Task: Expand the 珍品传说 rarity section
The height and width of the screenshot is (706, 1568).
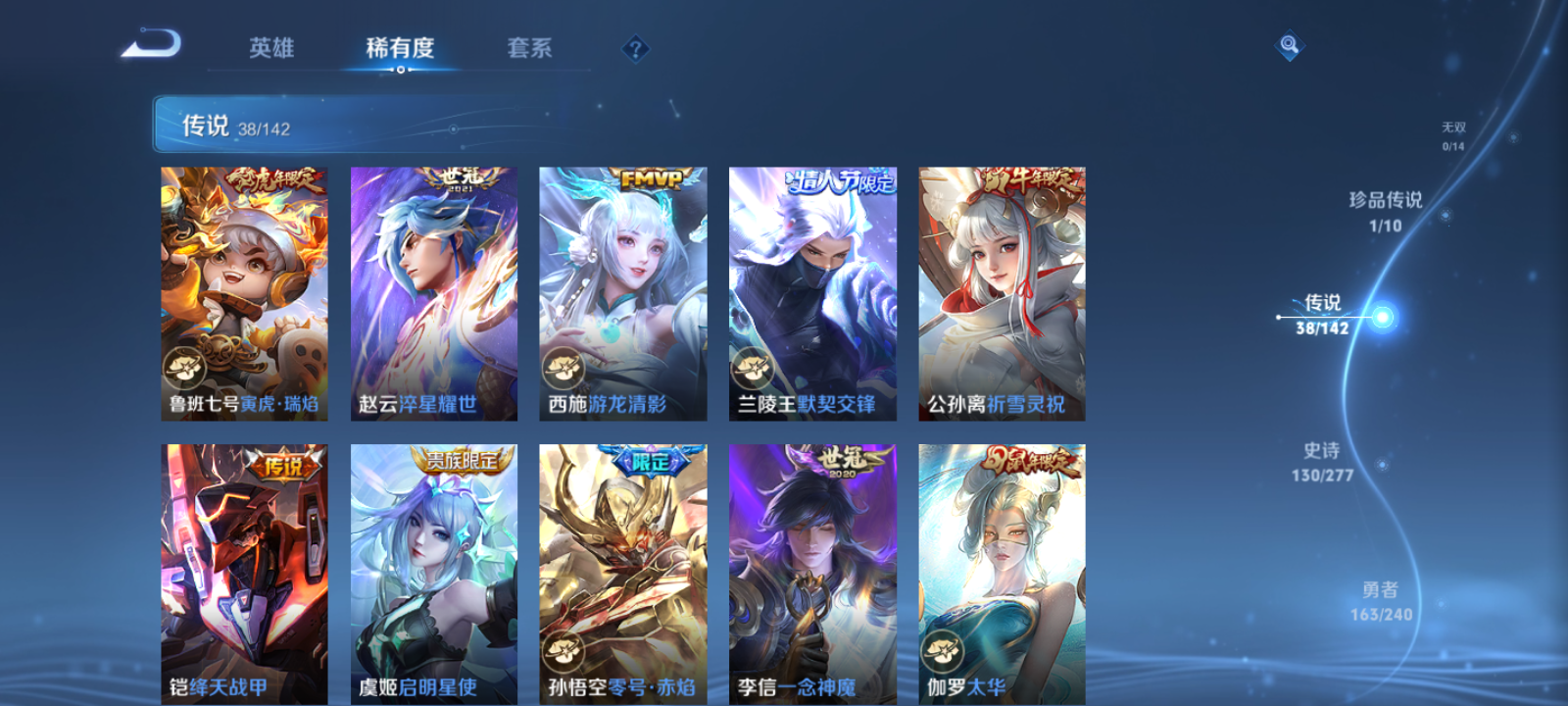Action: [1385, 208]
